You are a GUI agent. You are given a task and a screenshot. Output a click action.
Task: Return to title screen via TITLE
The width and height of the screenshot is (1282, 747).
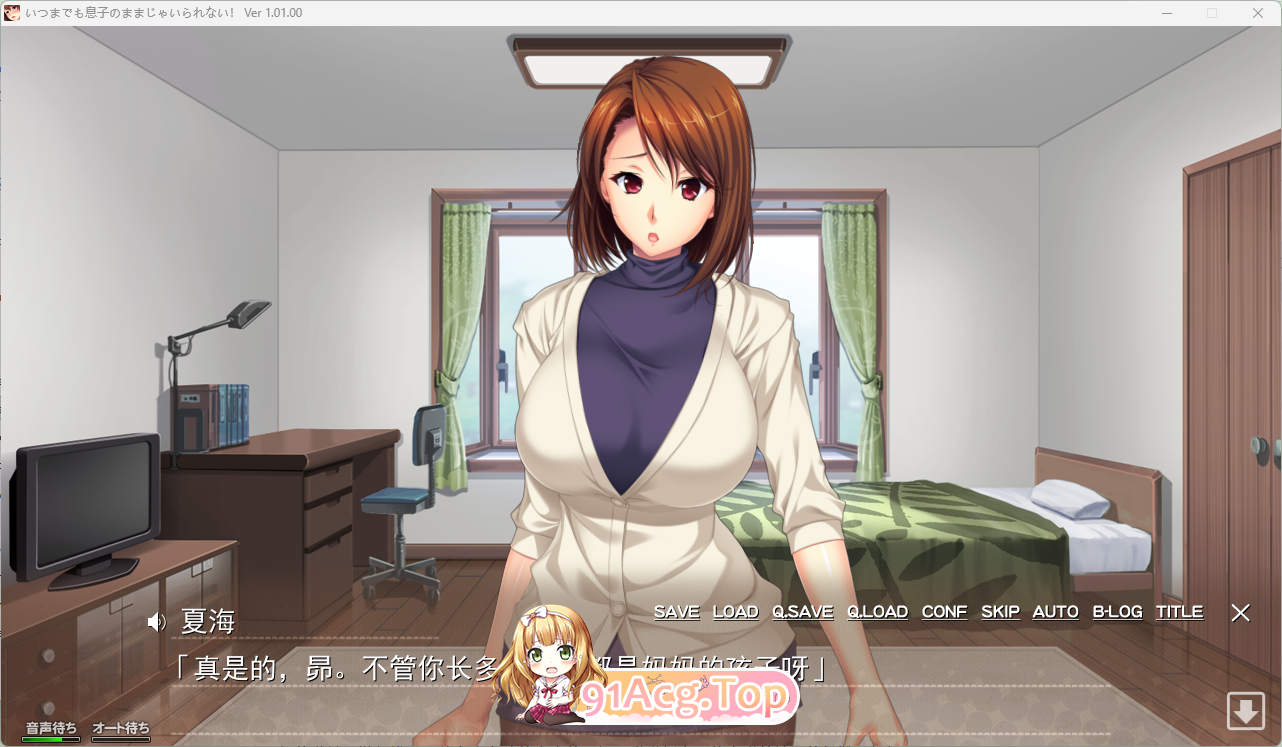click(1179, 611)
